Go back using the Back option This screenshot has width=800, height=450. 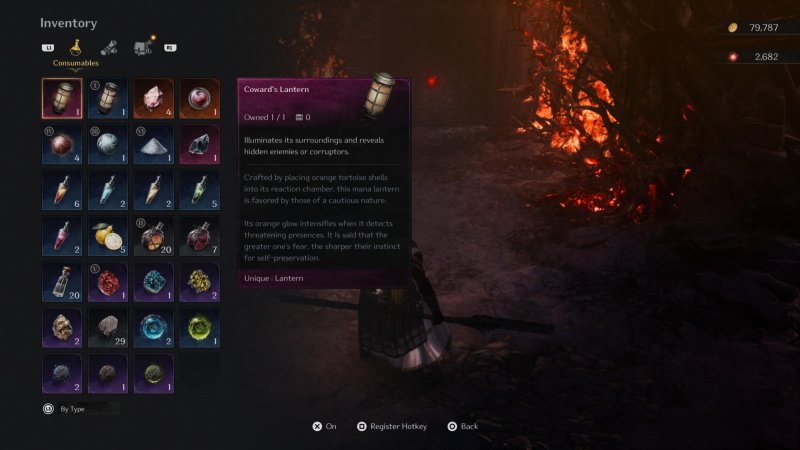(462, 426)
